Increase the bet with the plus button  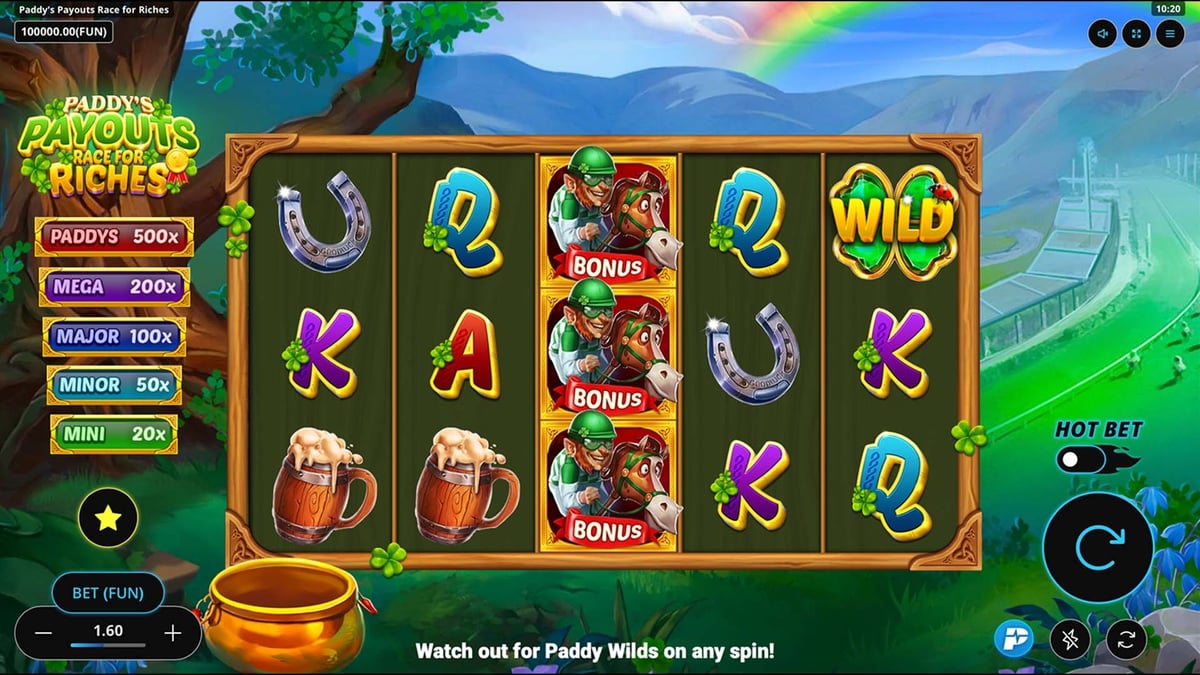(173, 632)
